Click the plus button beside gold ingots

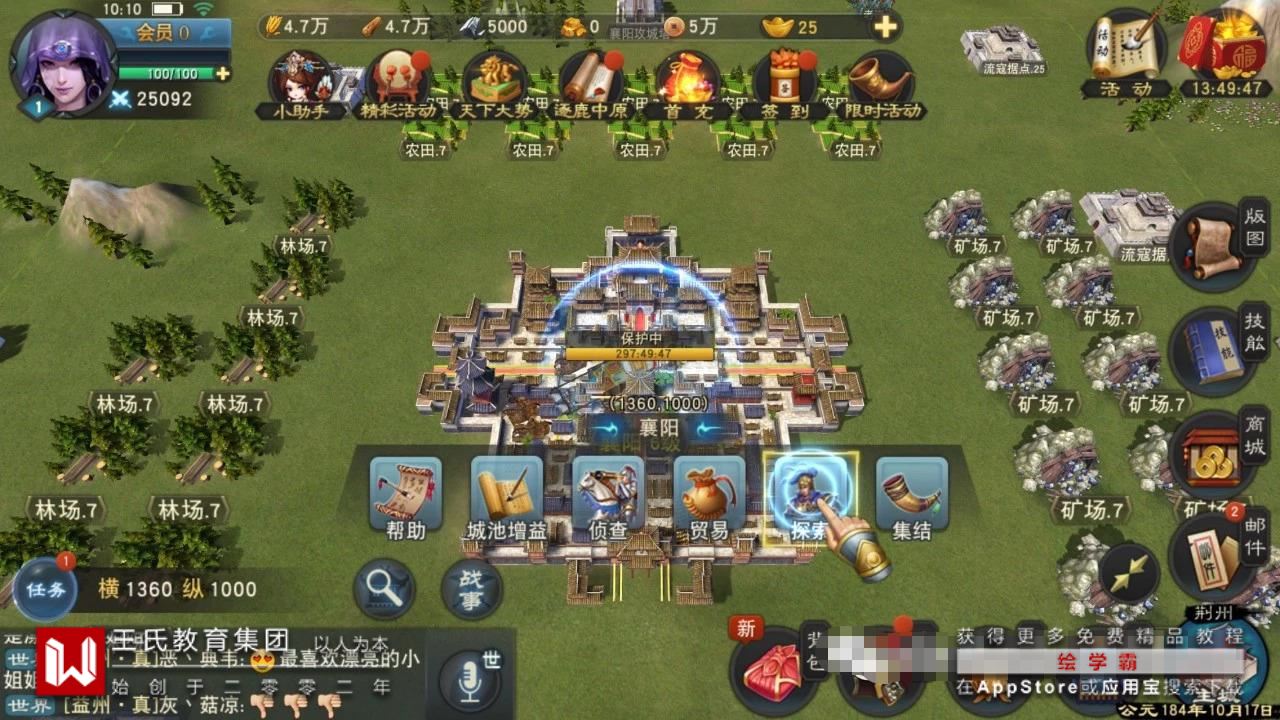tap(884, 27)
